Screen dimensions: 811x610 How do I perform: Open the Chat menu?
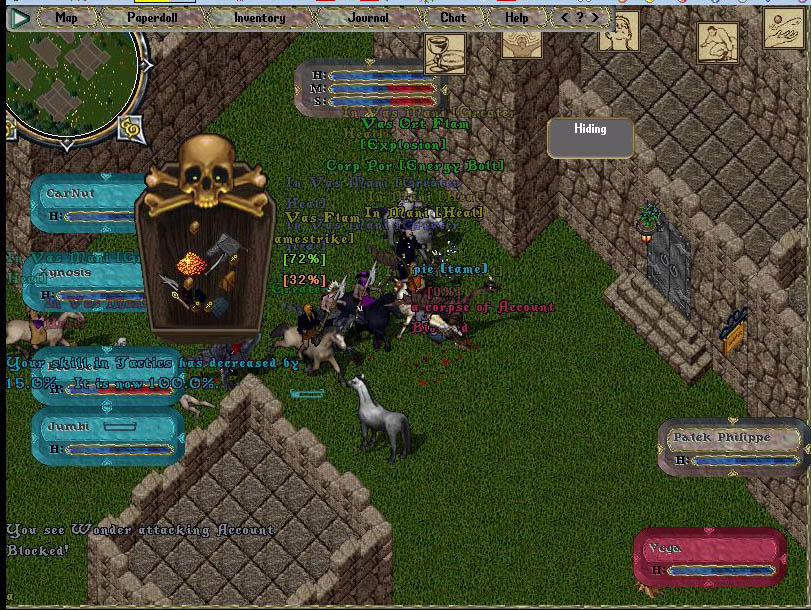(452, 17)
